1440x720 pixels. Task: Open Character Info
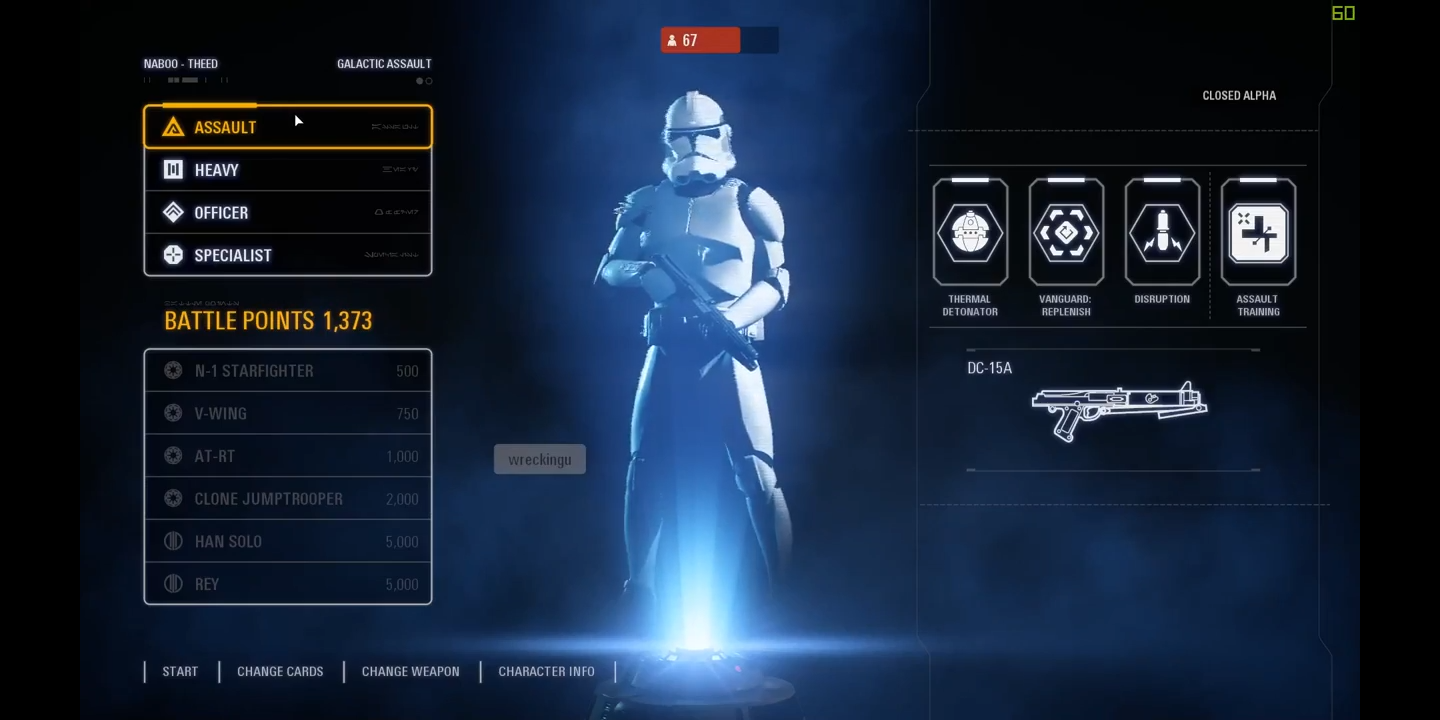click(546, 671)
